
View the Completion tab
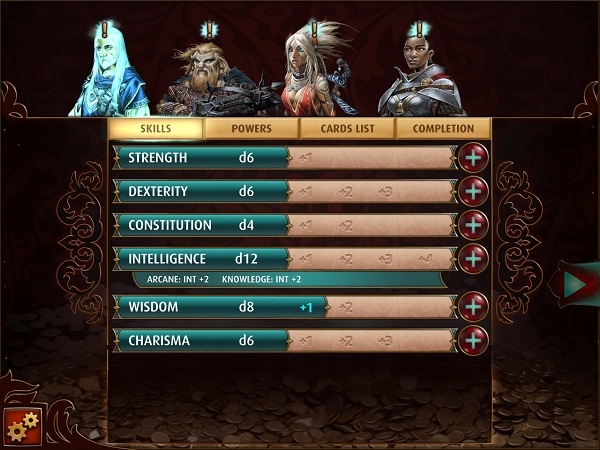coord(443,129)
